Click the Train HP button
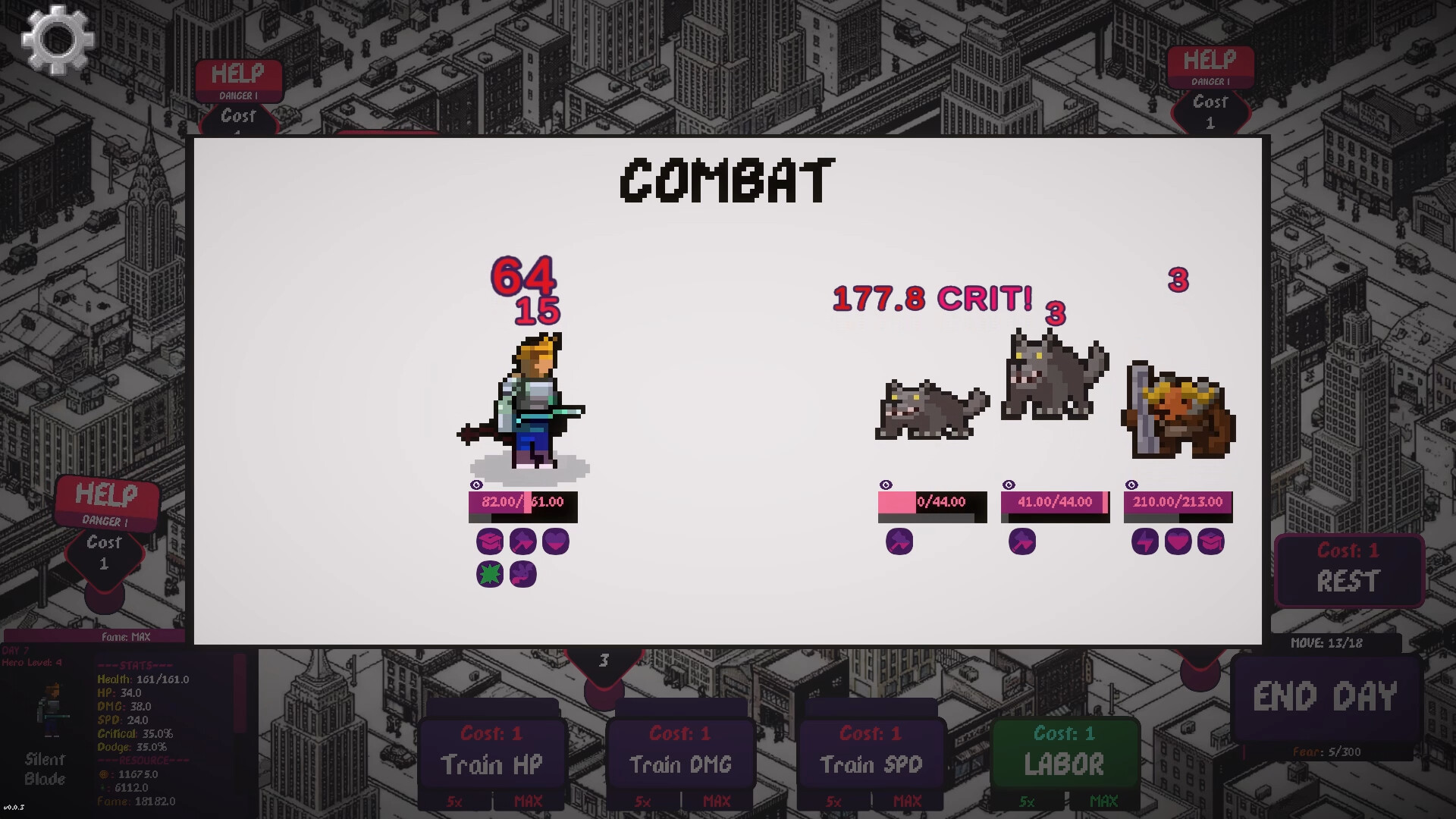The image size is (1456, 819). click(x=492, y=764)
